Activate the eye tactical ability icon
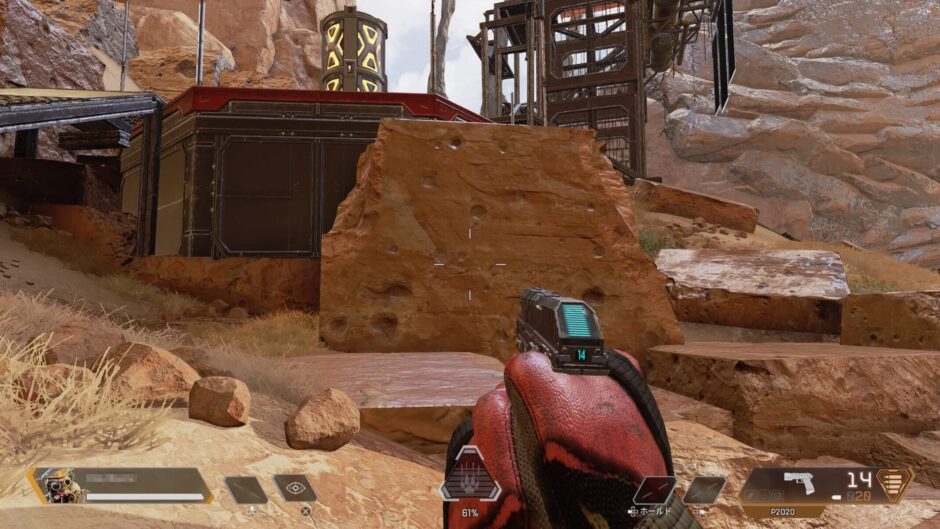940x529 pixels. [295, 488]
